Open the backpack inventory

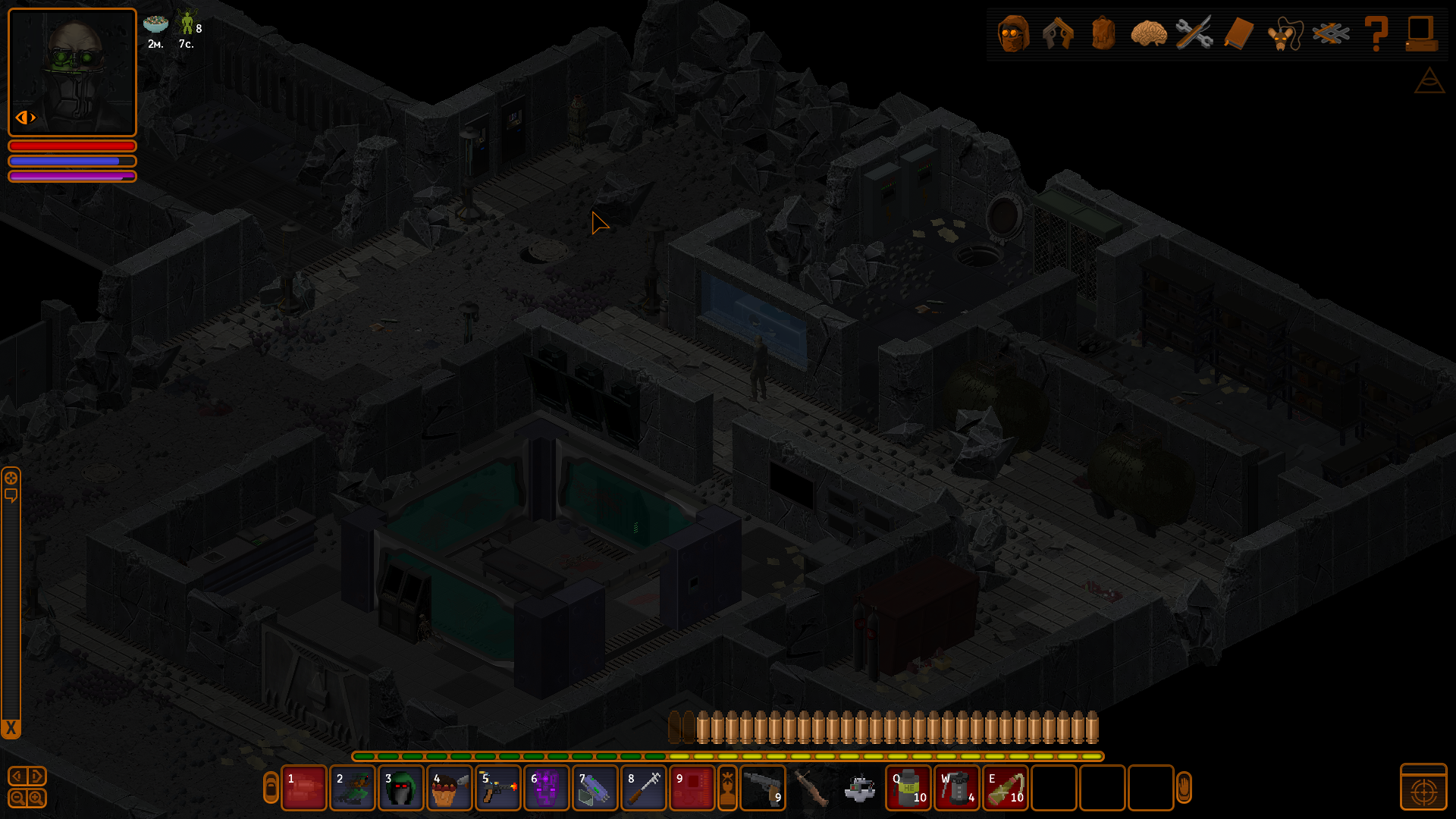pos(1103,33)
